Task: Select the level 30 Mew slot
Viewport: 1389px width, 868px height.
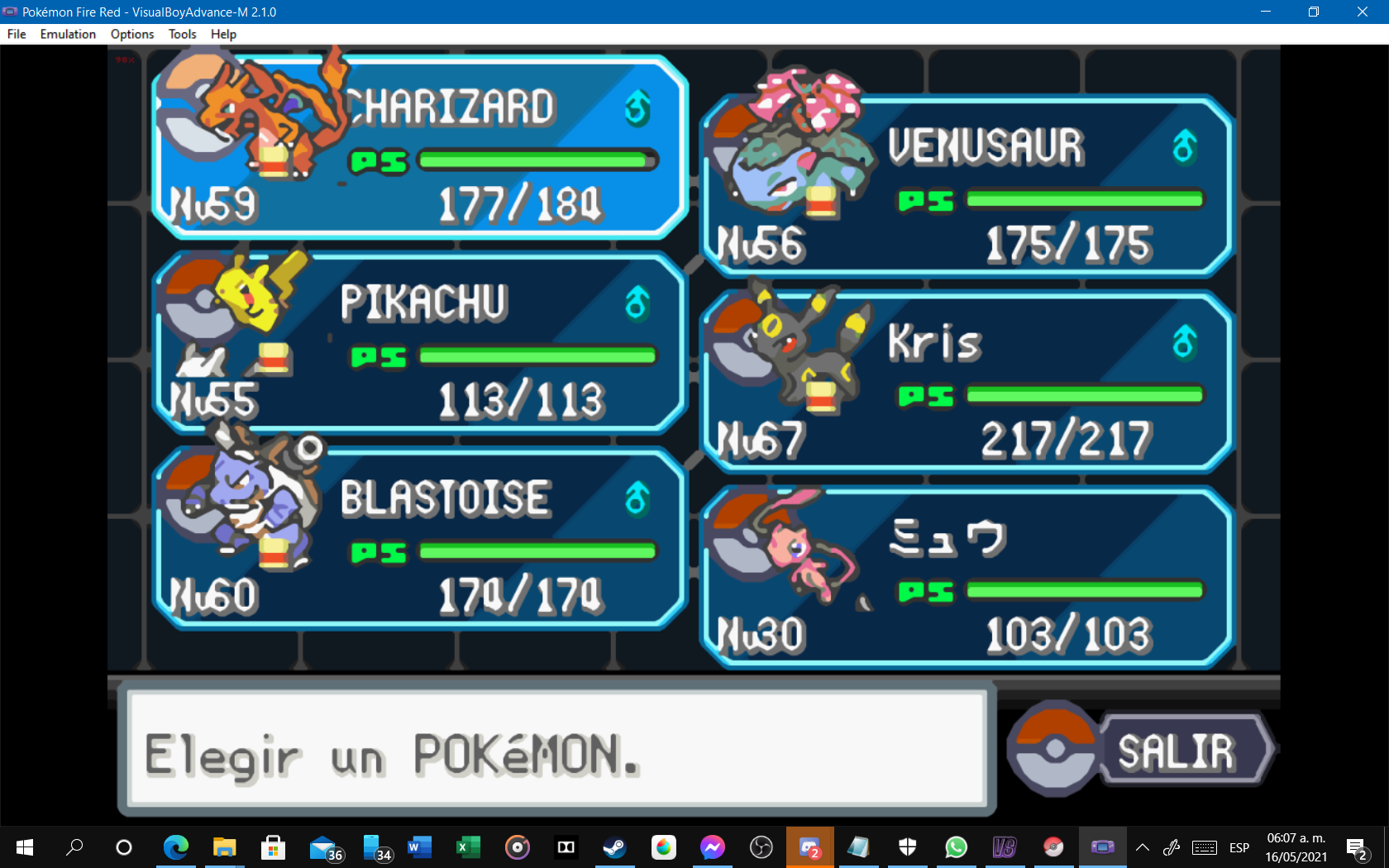Action: (x=967, y=579)
